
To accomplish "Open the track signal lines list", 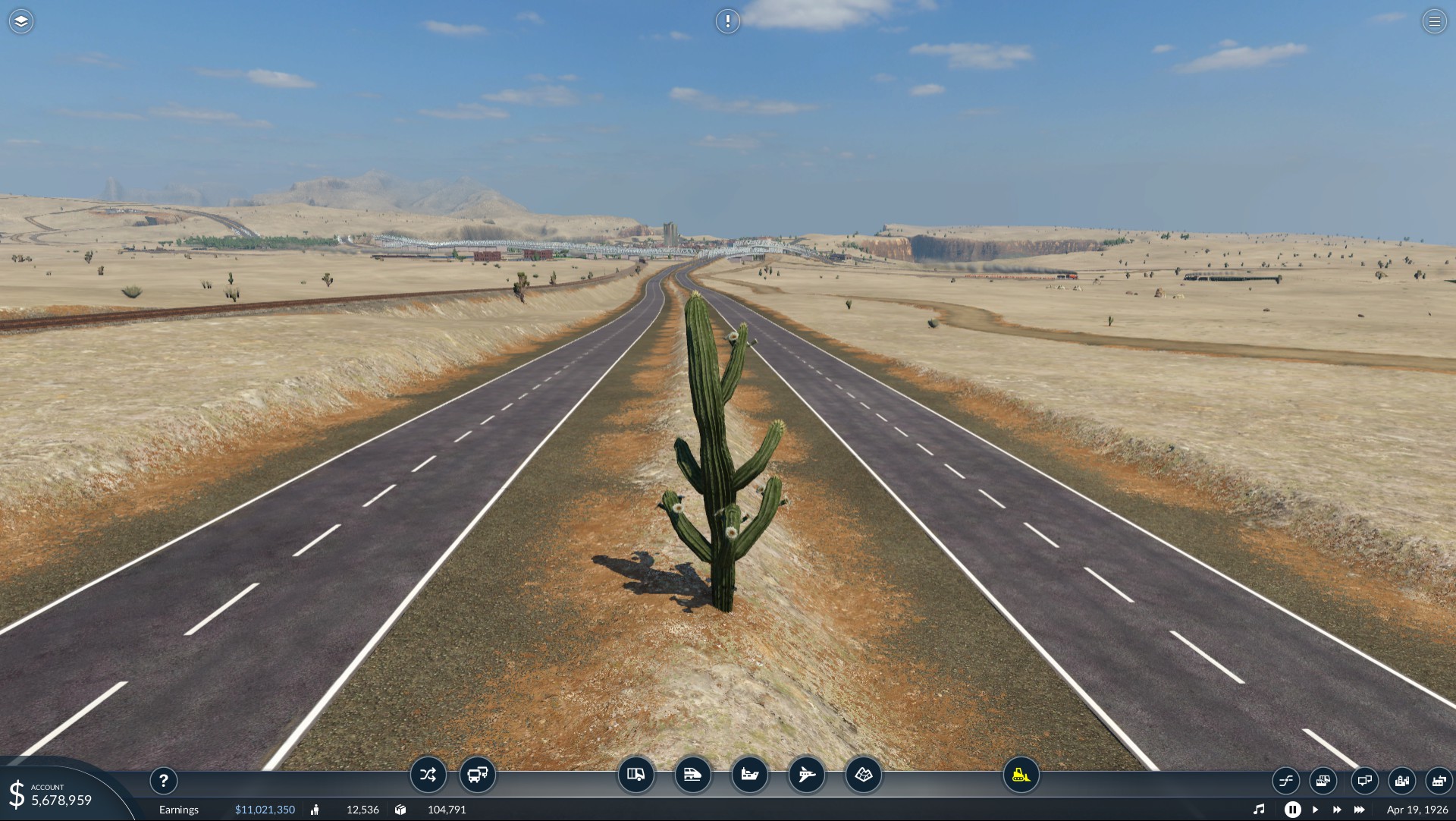I will click(1285, 780).
